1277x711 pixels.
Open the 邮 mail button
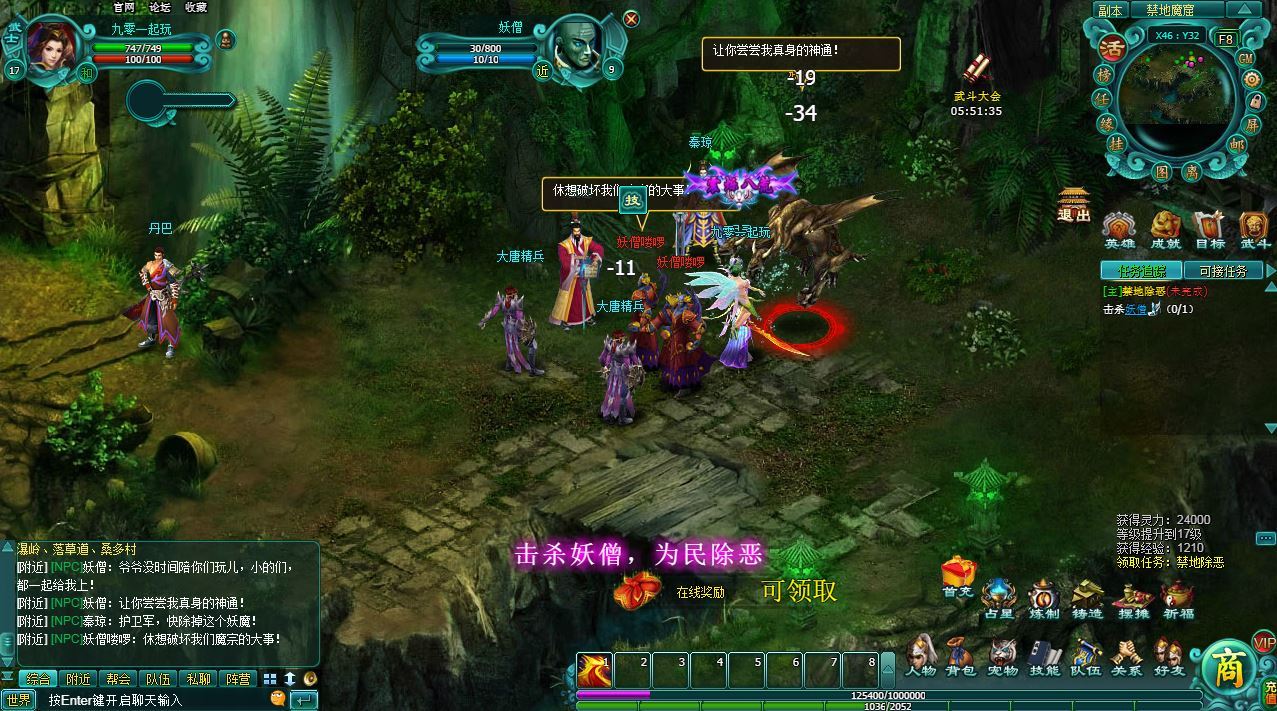(x=1237, y=146)
